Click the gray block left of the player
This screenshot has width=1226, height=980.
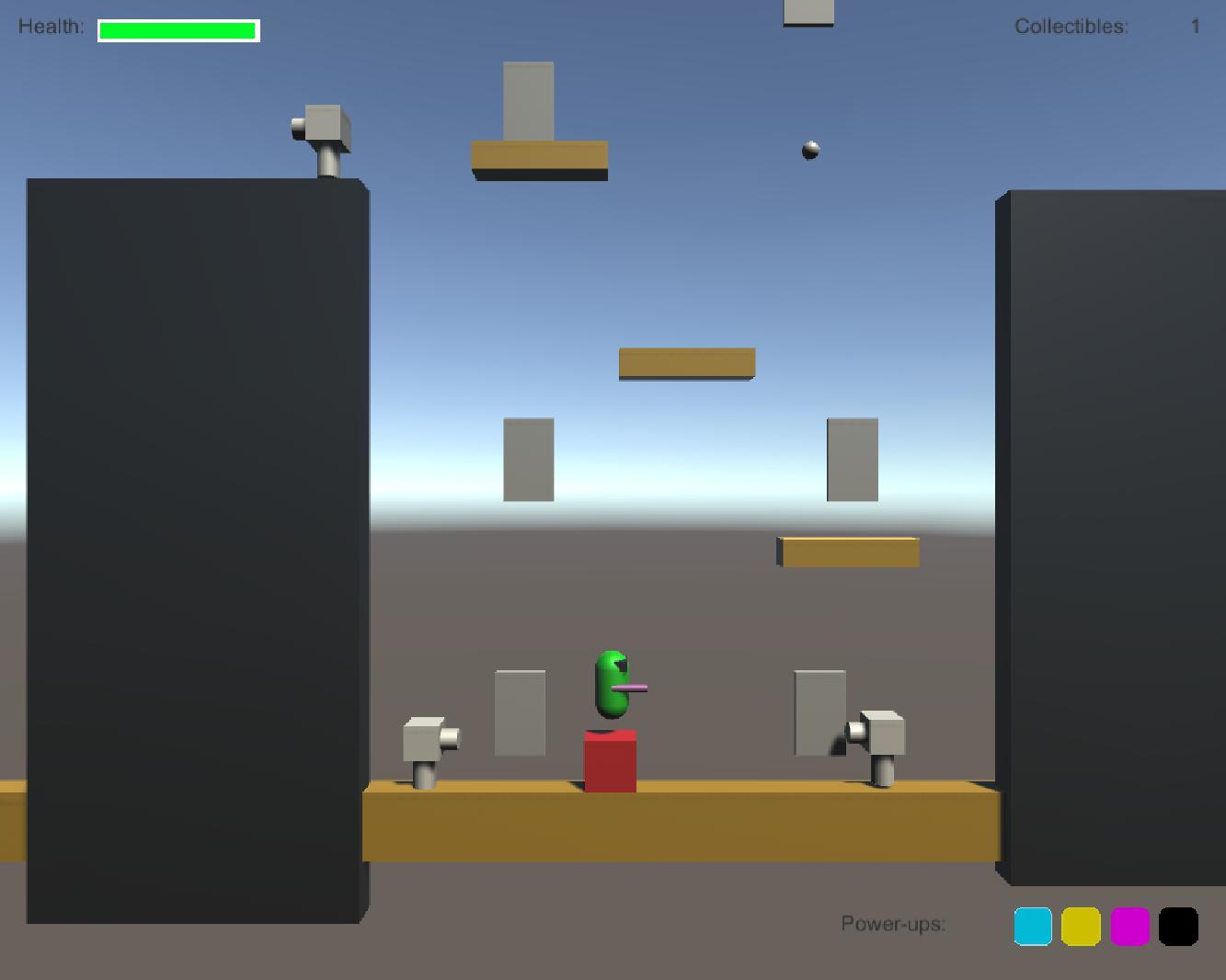520,712
